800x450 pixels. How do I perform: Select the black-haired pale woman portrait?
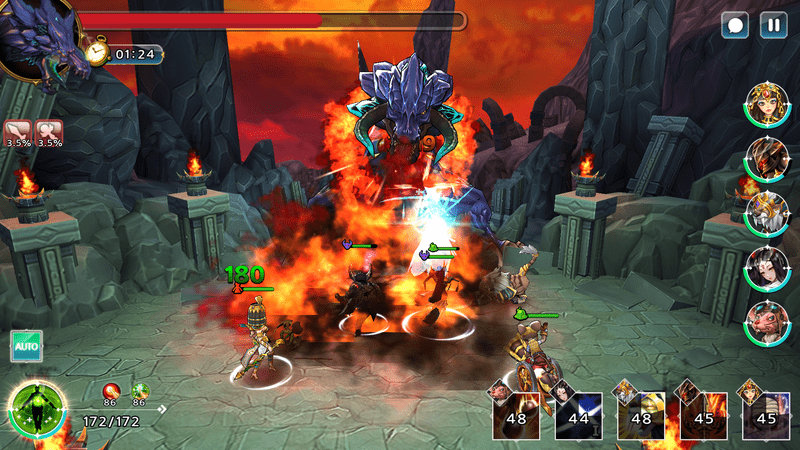(x=767, y=267)
